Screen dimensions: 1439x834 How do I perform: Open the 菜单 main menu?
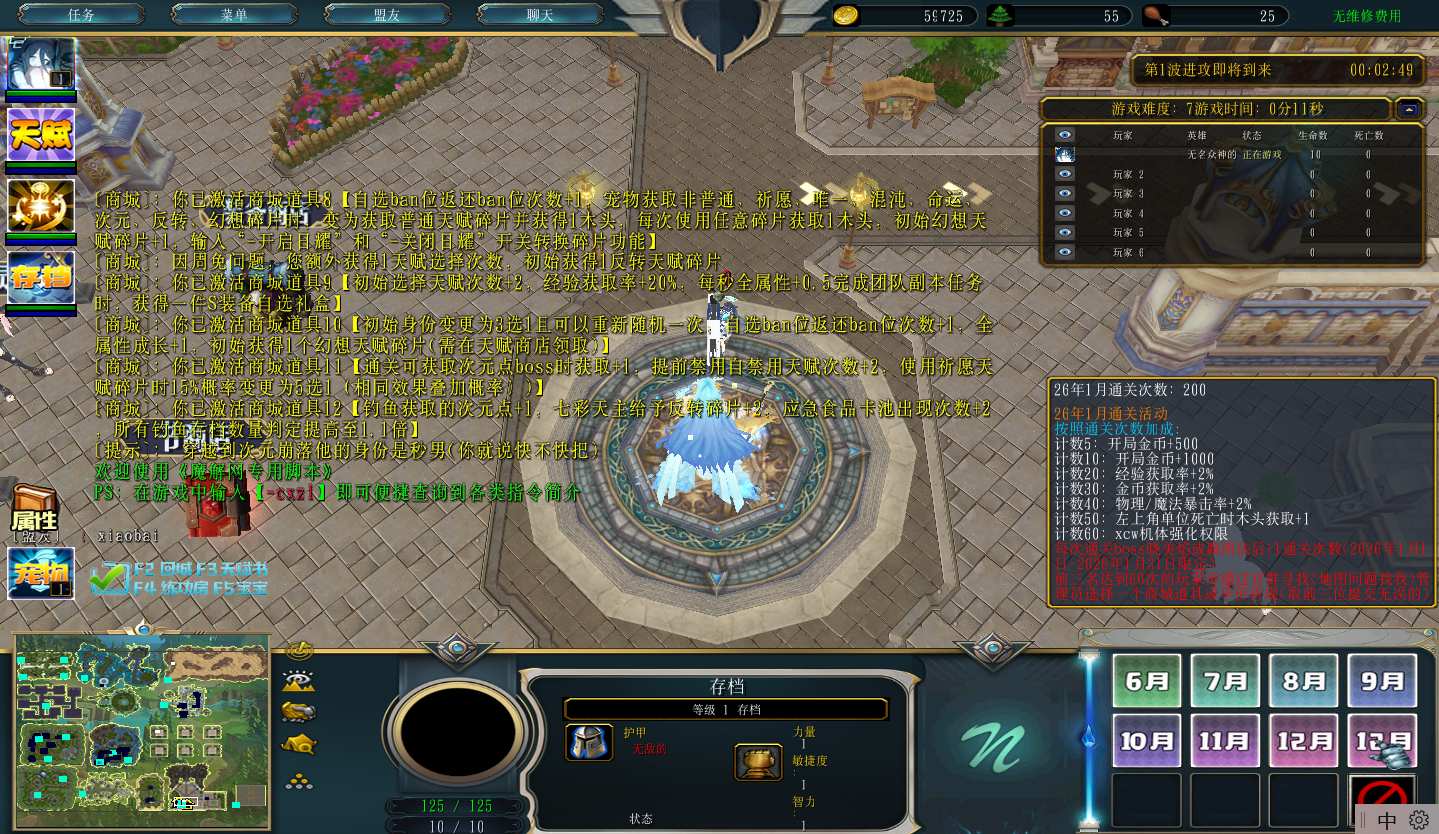coord(234,15)
